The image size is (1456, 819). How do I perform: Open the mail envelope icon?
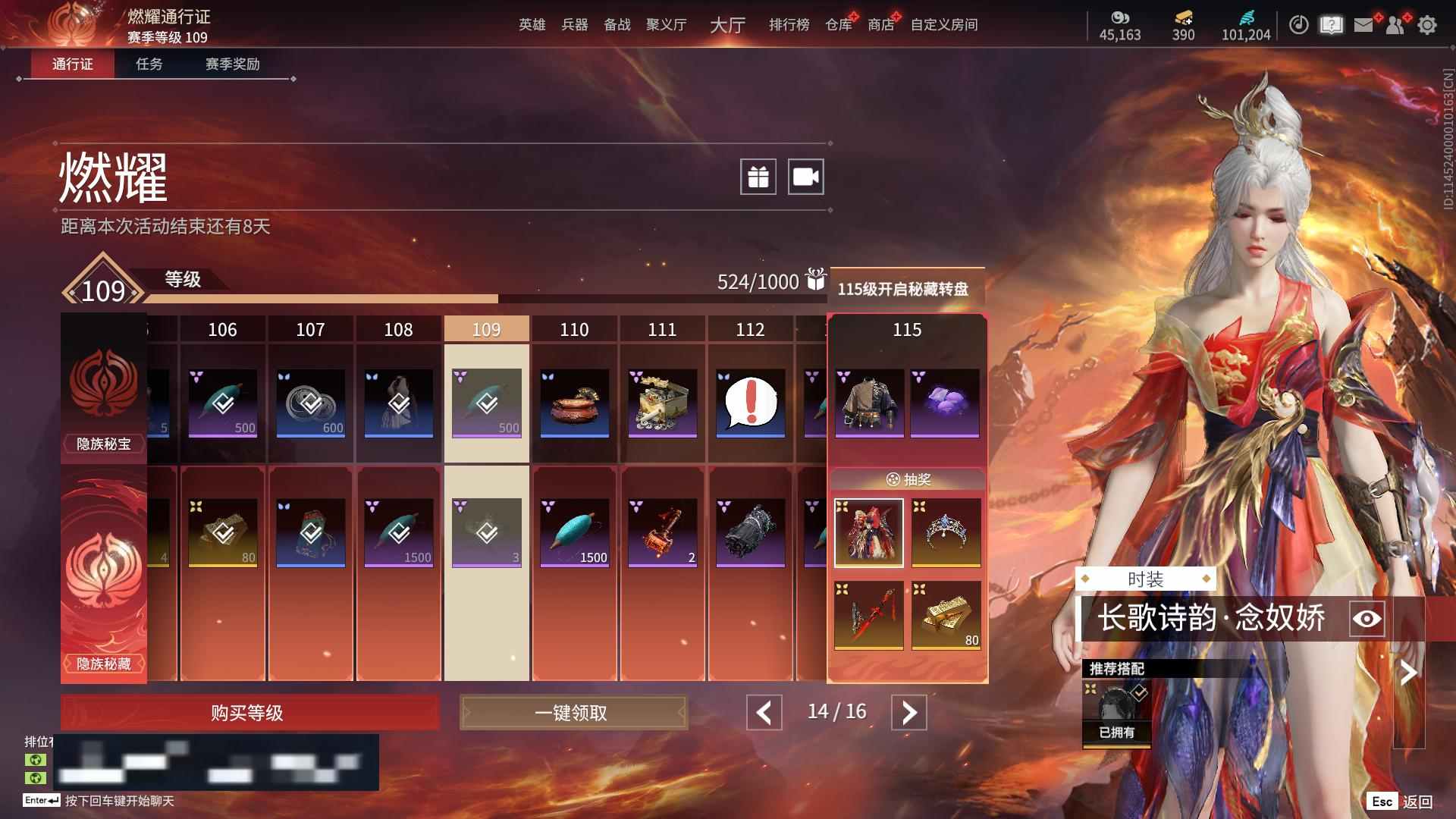pyautogui.click(x=1363, y=25)
